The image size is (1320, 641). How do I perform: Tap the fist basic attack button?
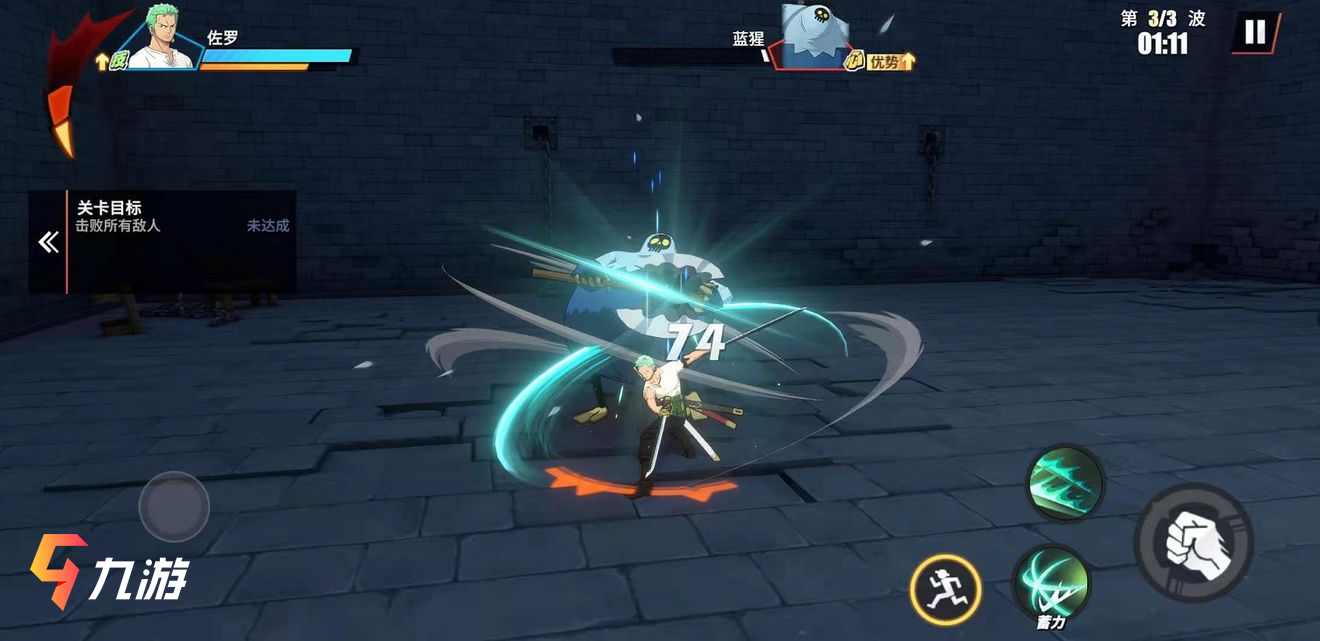tap(1193, 542)
